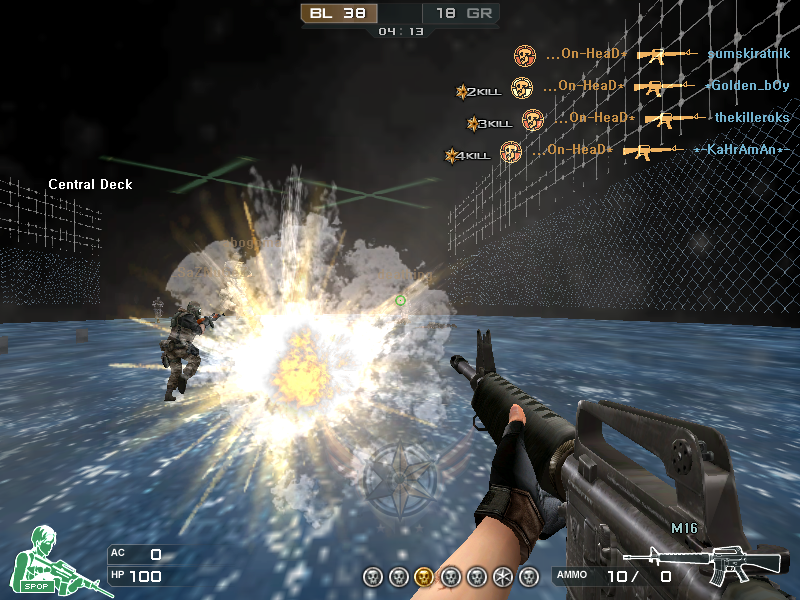
Task: Choose thekilleroks in the kill feed
Action: pos(752,118)
